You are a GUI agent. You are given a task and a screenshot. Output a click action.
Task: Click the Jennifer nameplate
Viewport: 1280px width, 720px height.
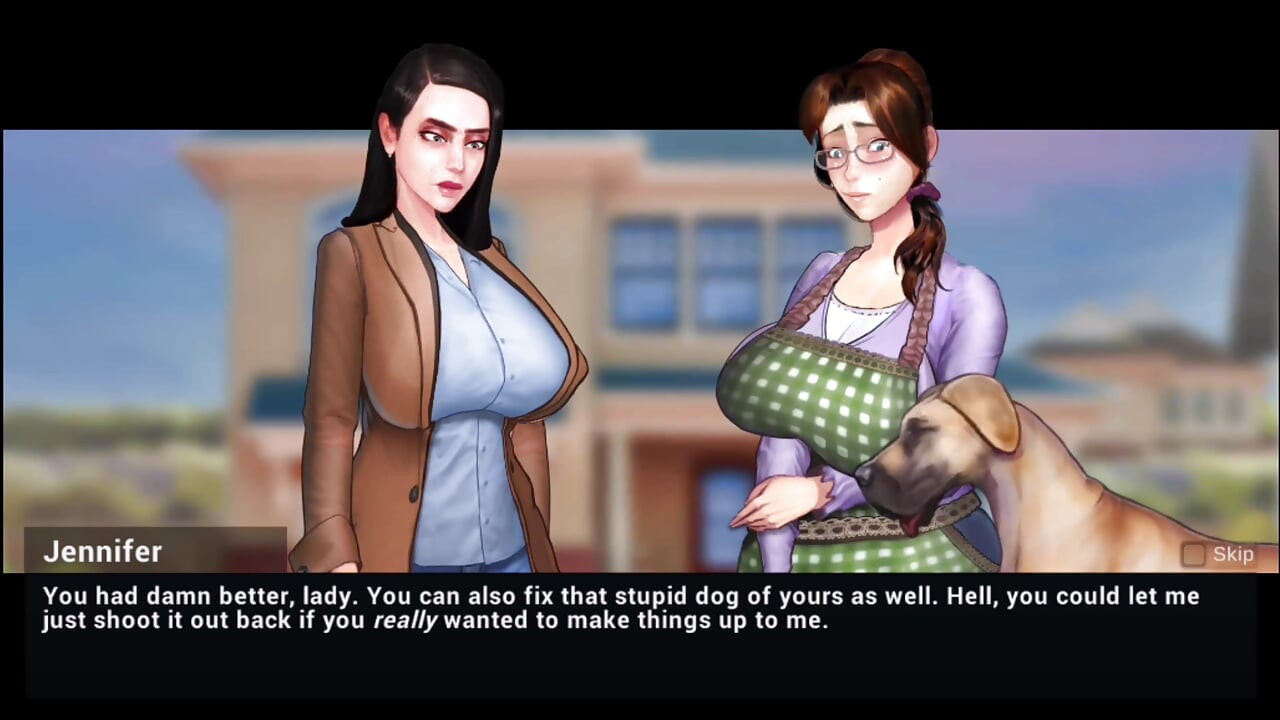click(102, 552)
